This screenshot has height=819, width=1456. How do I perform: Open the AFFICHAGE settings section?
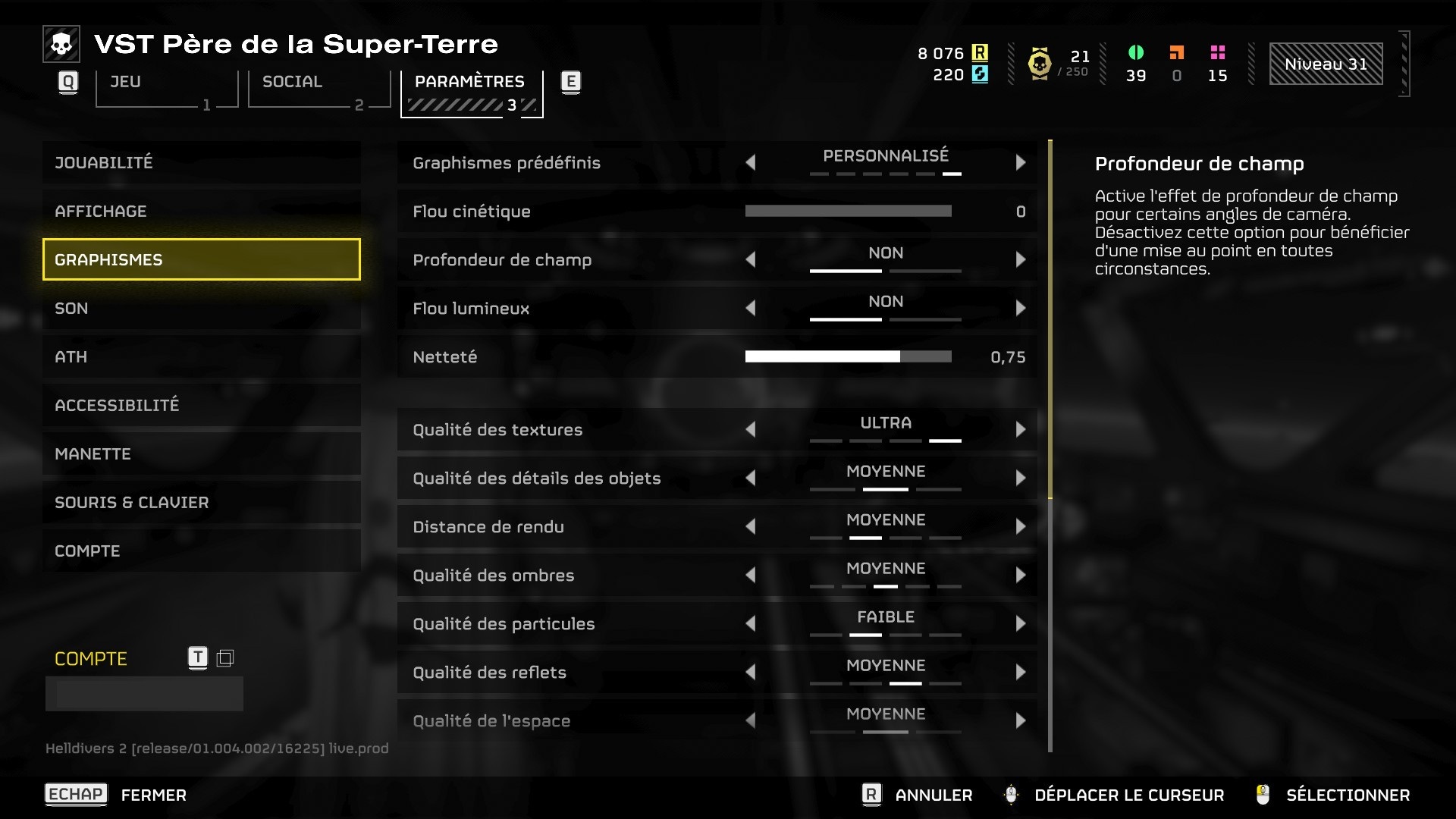pos(201,211)
